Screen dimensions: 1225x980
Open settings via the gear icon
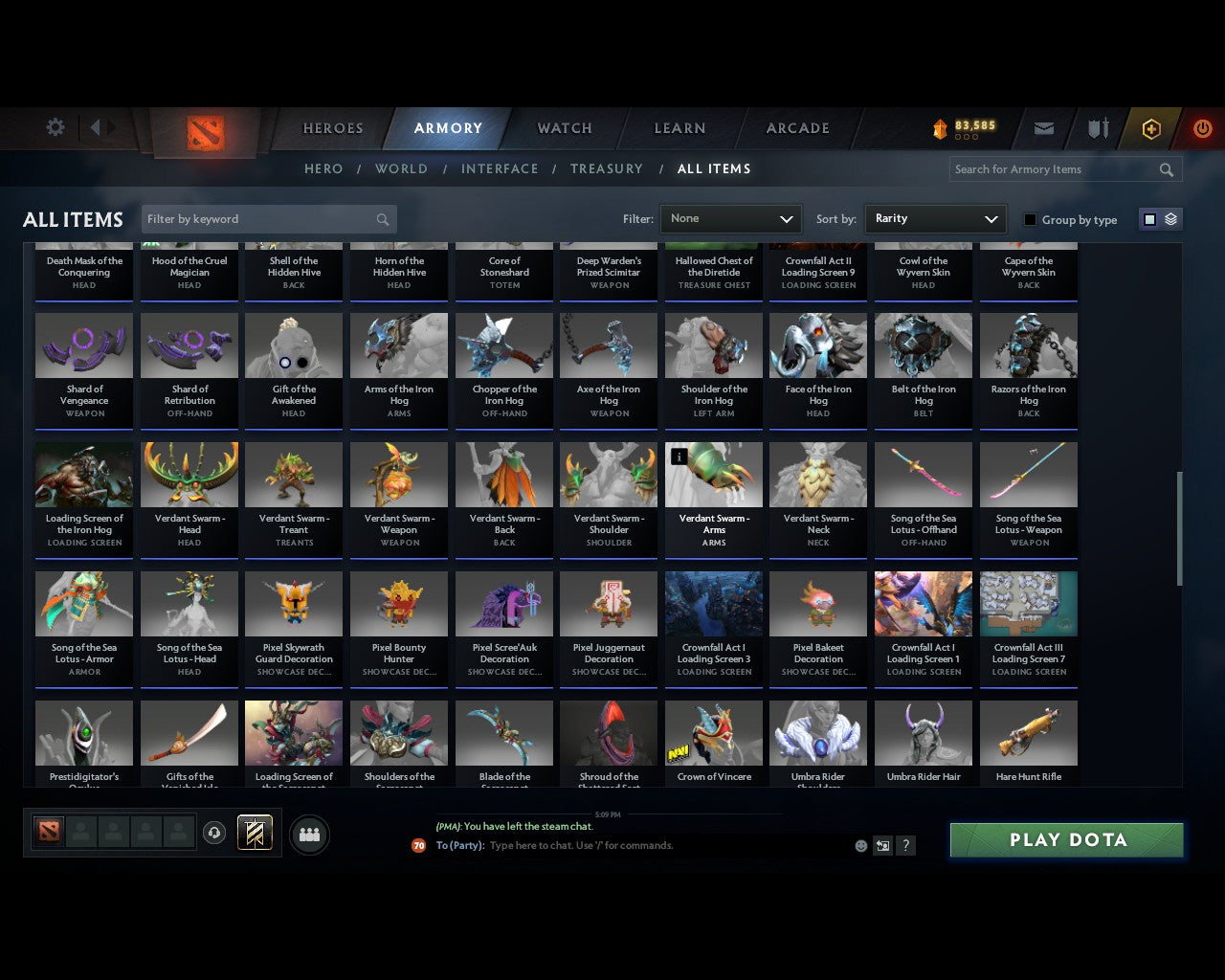click(55, 127)
